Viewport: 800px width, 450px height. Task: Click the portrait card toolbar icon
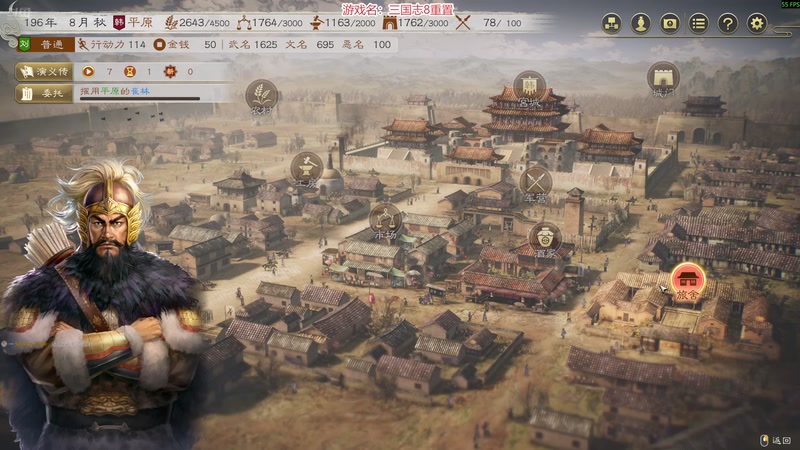tap(670, 23)
